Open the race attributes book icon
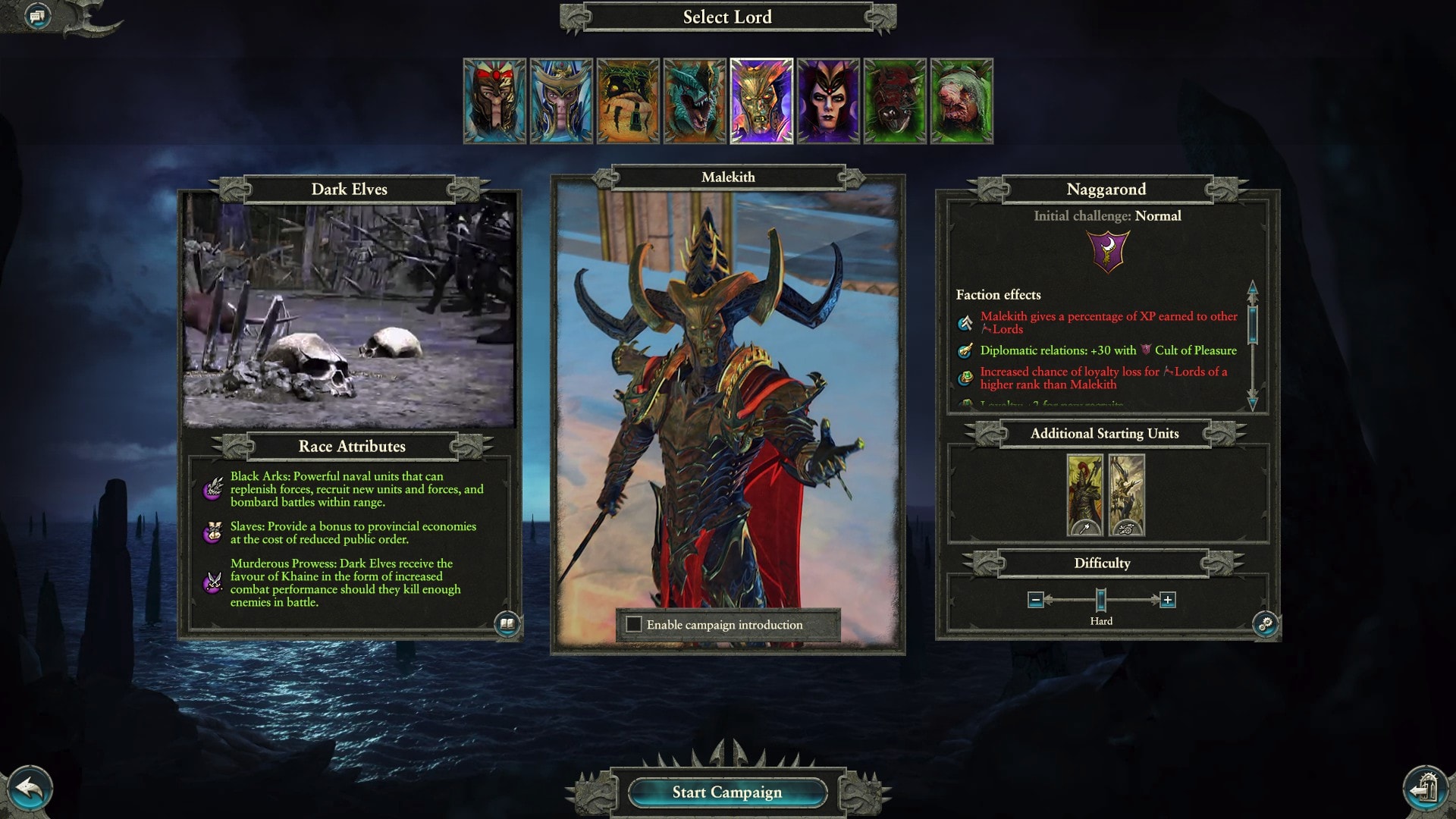Viewport: 1456px width, 819px height. [507, 624]
